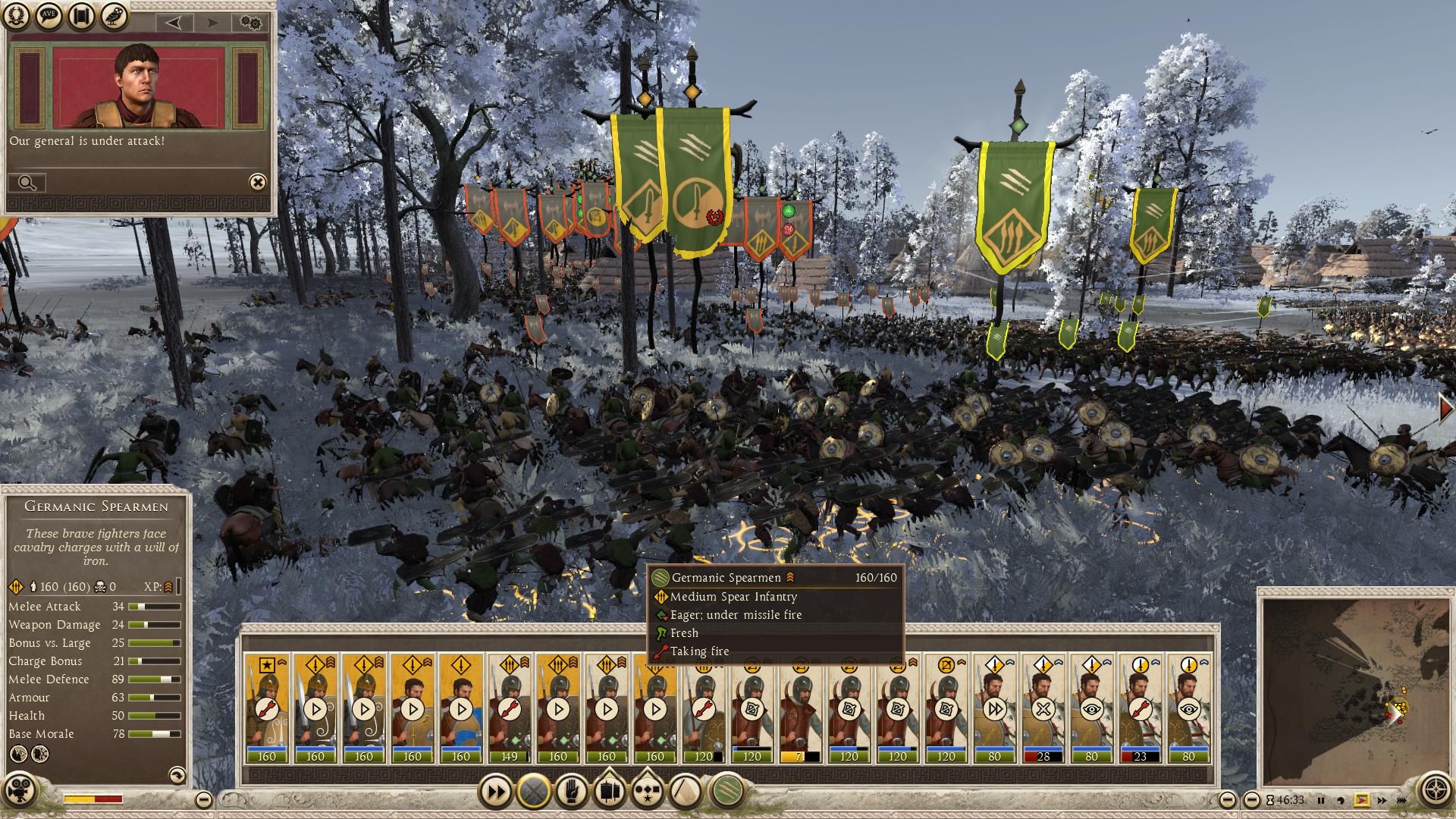The image size is (1456, 819).
Task: Open the formations shapes button
Action: (x=685, y=792)
